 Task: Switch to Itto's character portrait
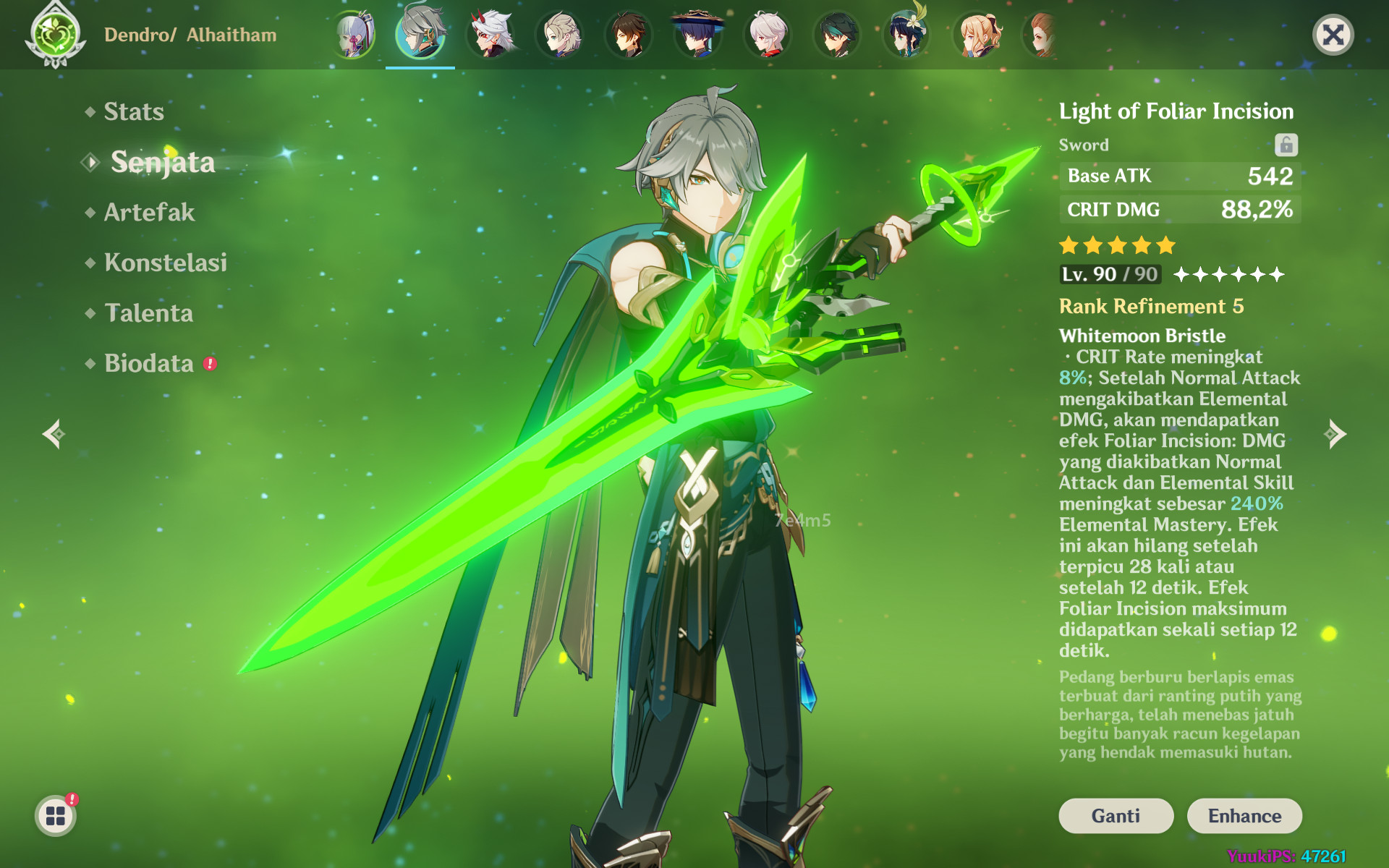490,34
